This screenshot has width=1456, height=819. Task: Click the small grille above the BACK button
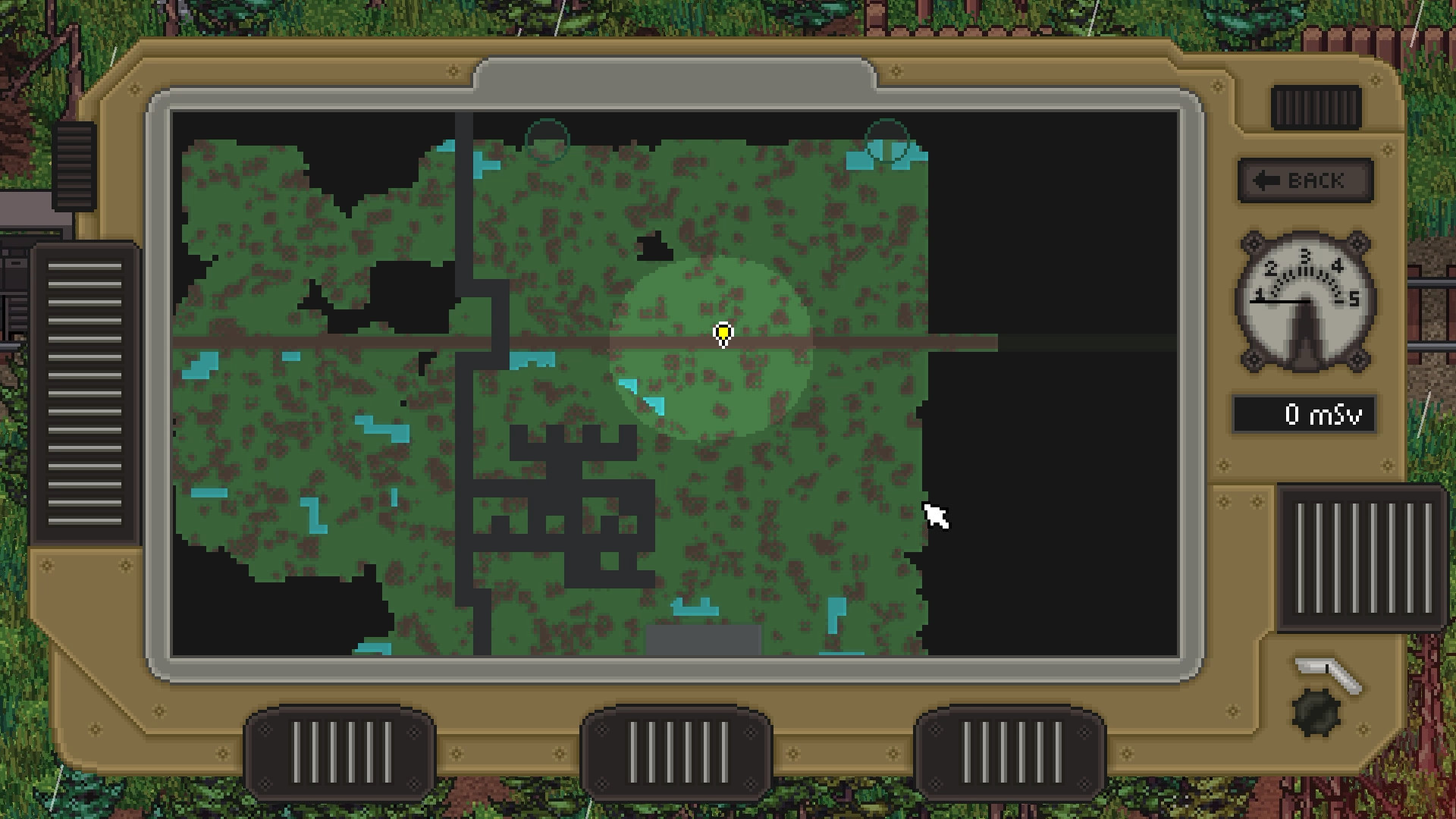[x=1316, y=108]
